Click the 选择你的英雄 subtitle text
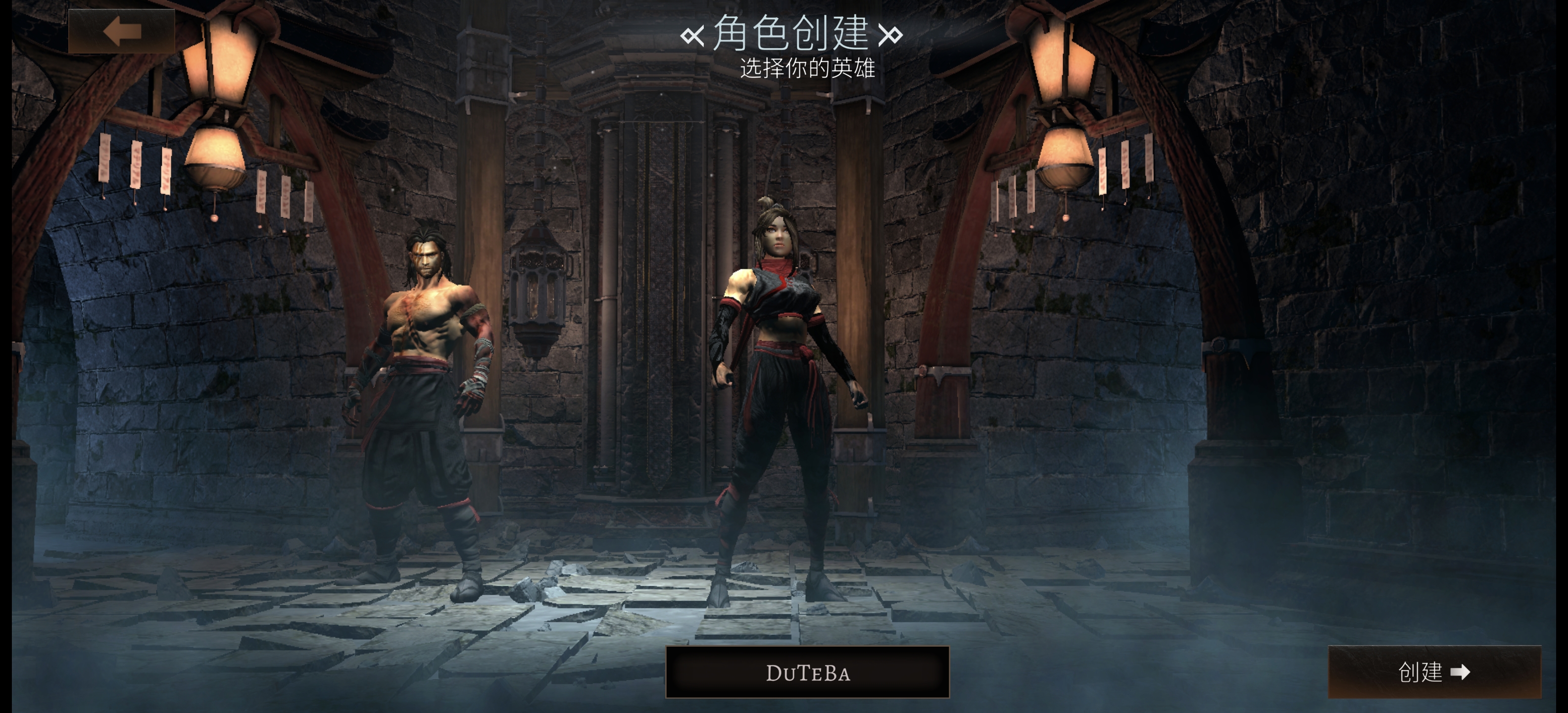 click(808, 69)
